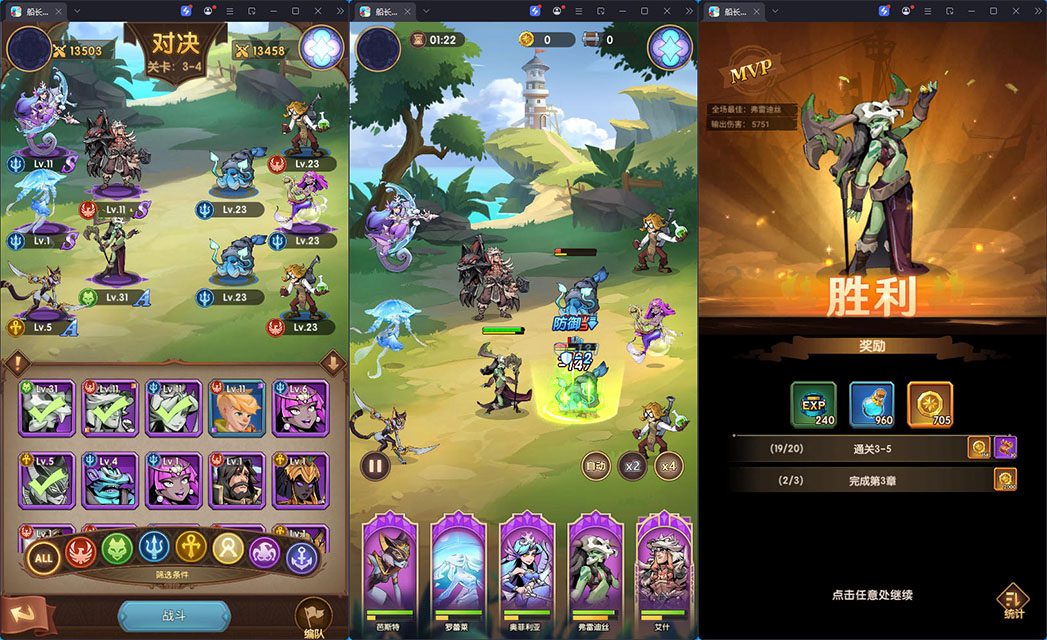
Task: Set battle speed to x2
Action: tap(632, 466)
